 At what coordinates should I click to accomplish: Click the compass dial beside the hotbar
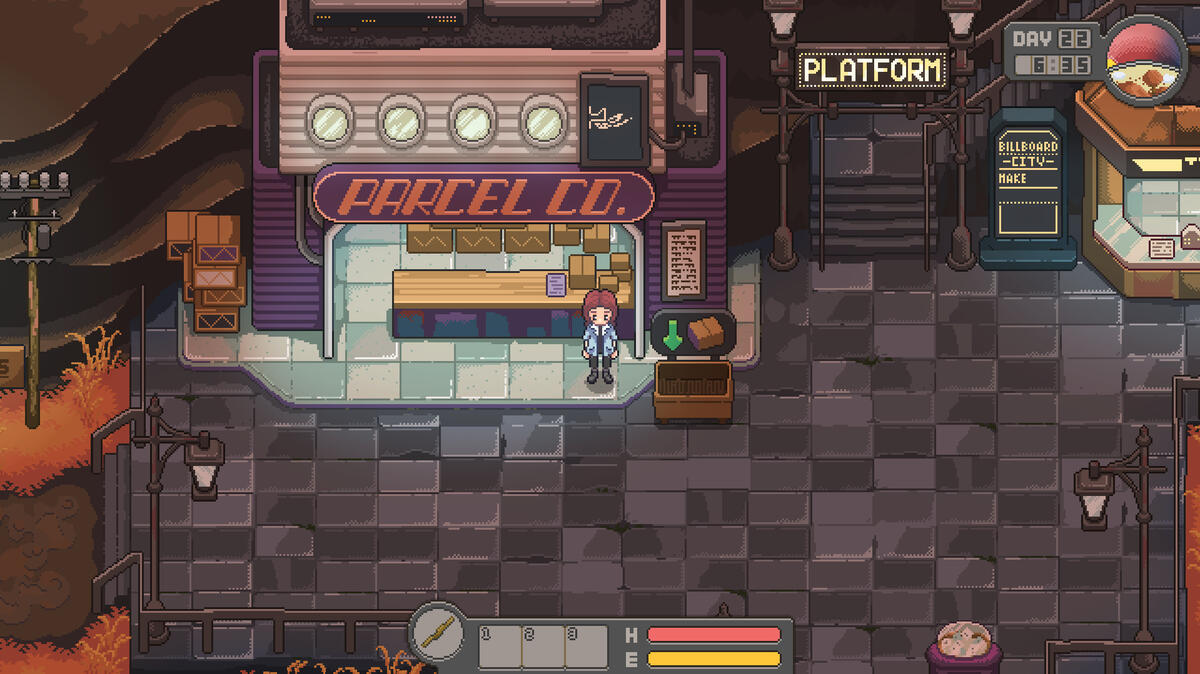(438, 632)
